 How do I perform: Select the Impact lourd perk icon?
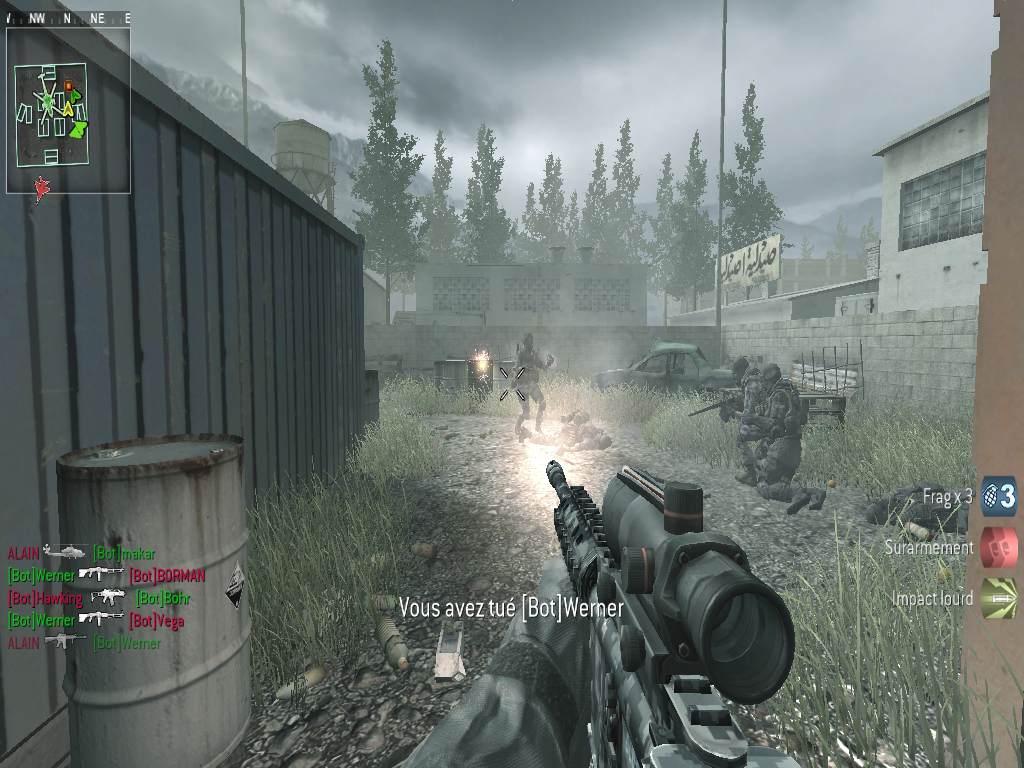point(998,598)
